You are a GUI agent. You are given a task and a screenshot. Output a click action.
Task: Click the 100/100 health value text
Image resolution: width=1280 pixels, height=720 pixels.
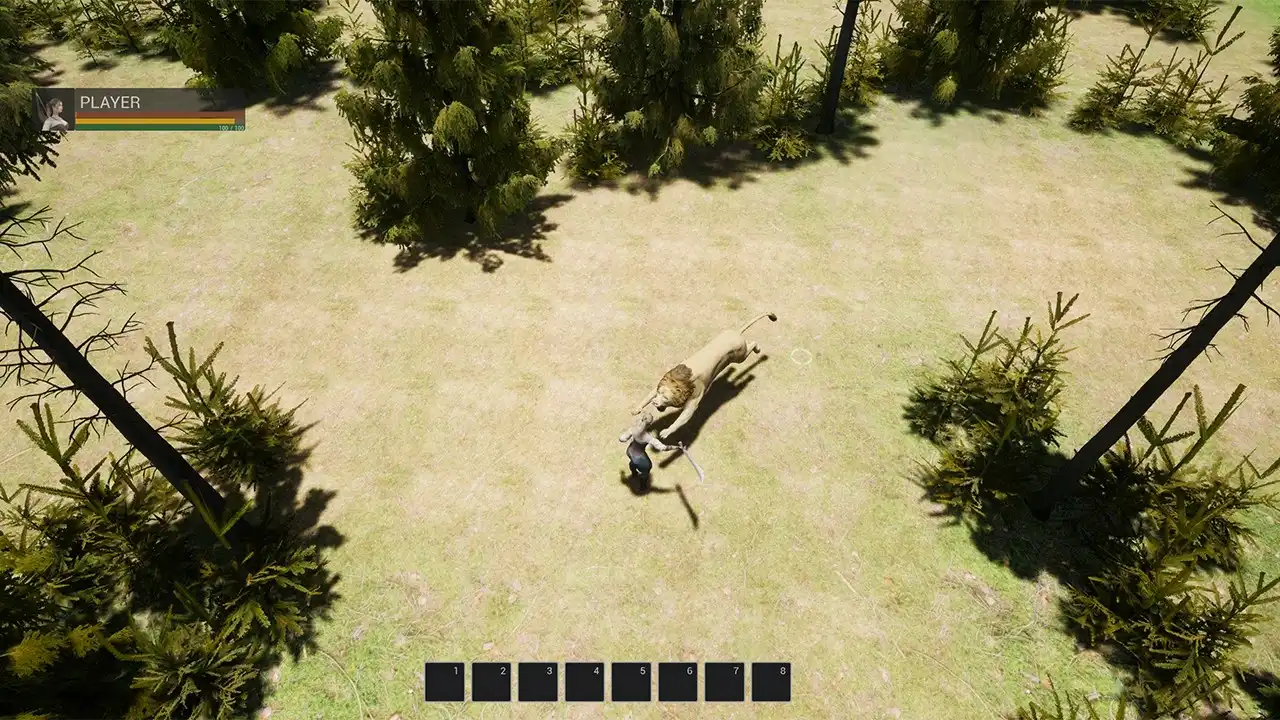(x=231, y=129)
